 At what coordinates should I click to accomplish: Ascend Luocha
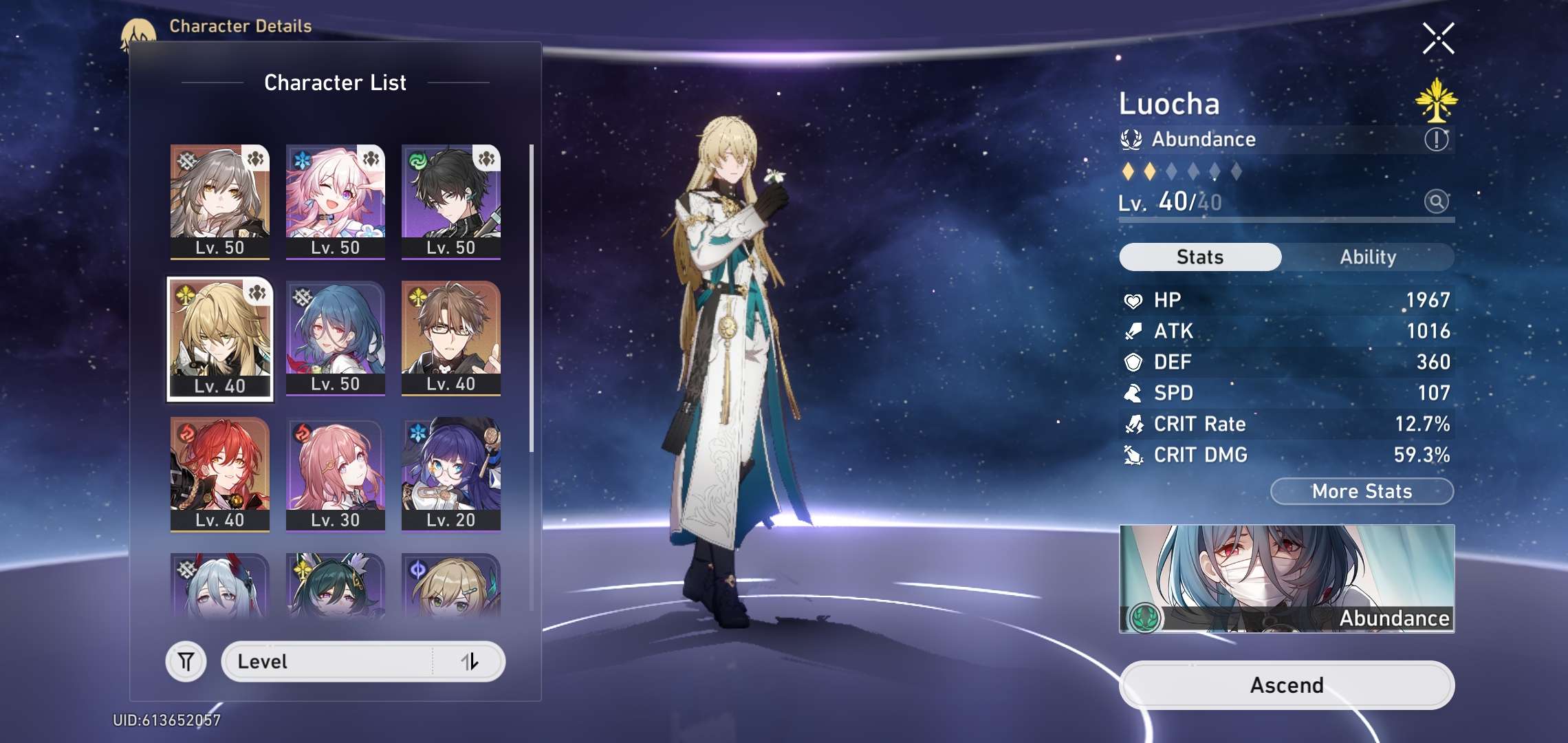[x=1286, y=685]
